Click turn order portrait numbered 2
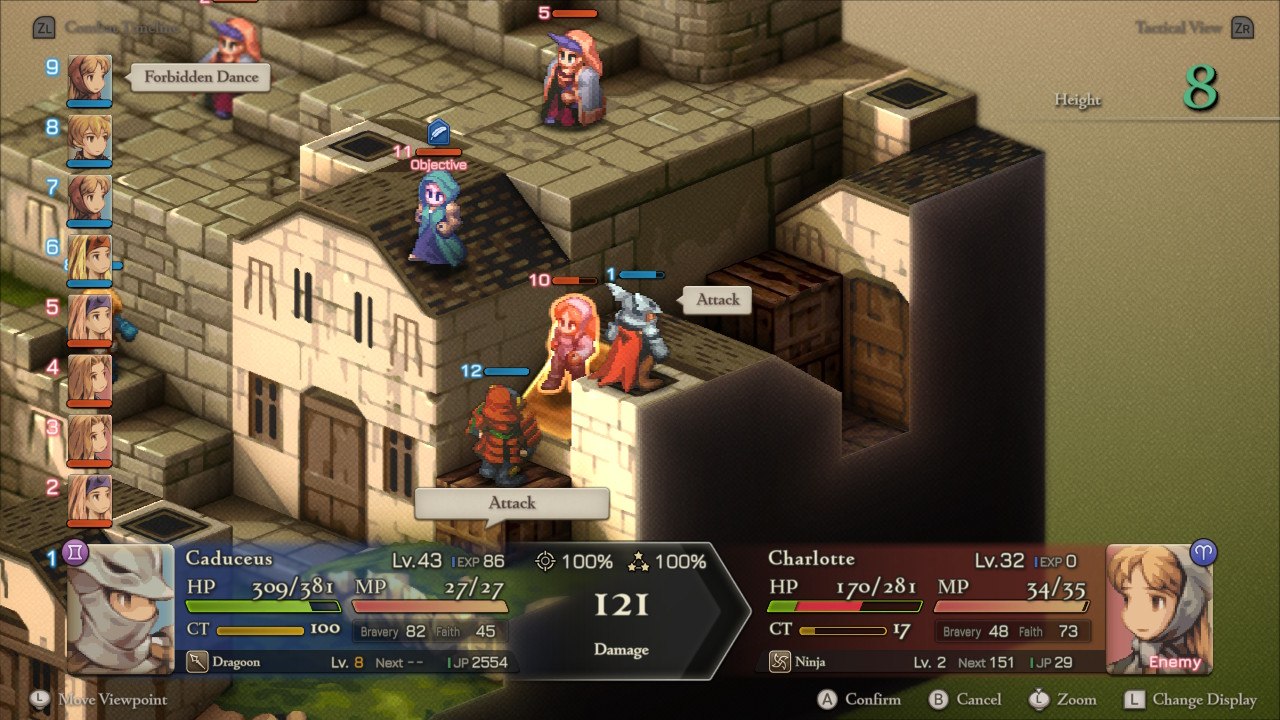The height and width of the screenshot is (720, 1280). (x=89, y=499)
